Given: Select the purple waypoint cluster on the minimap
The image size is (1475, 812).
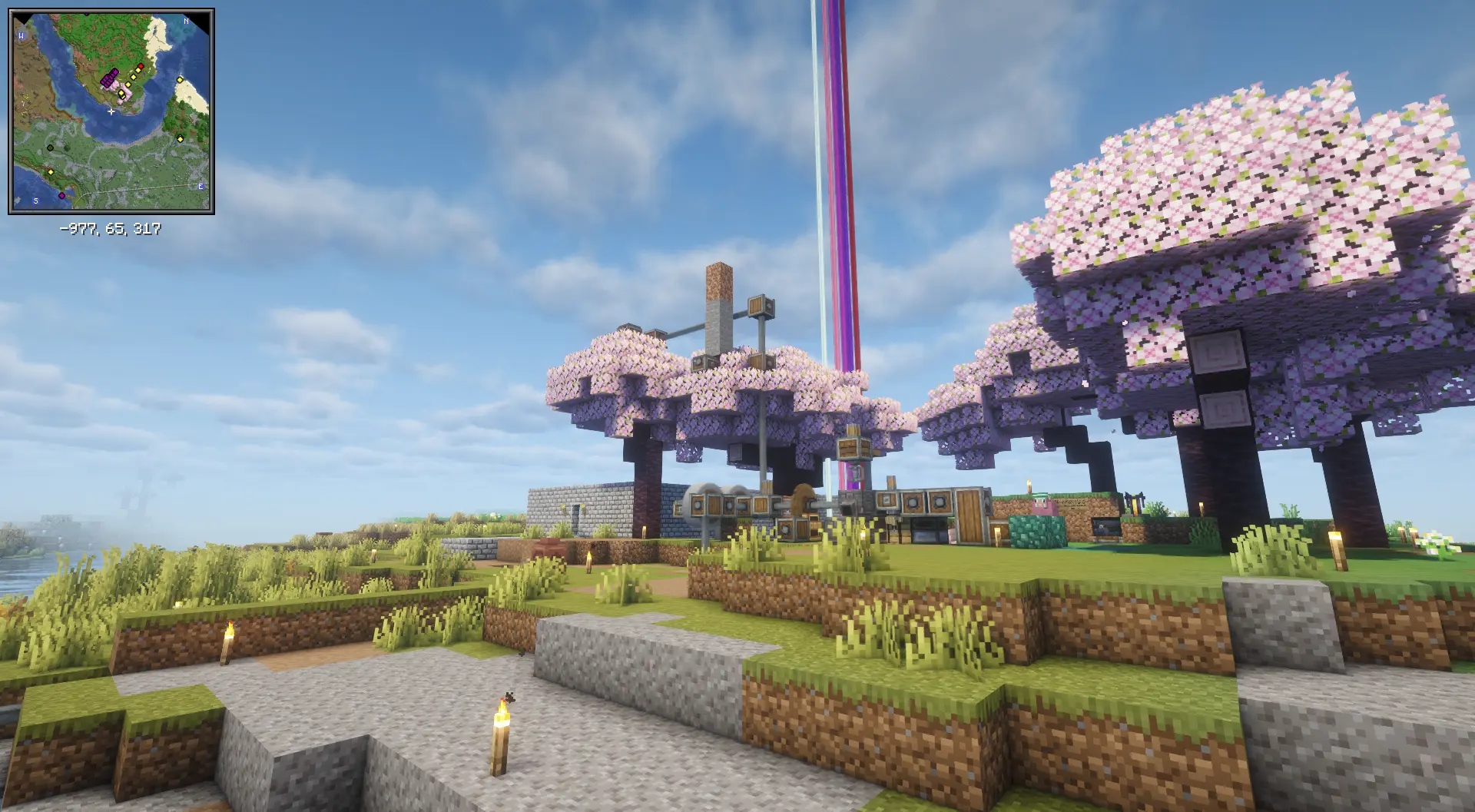Looking at the screenshot, I should [108, 79].
